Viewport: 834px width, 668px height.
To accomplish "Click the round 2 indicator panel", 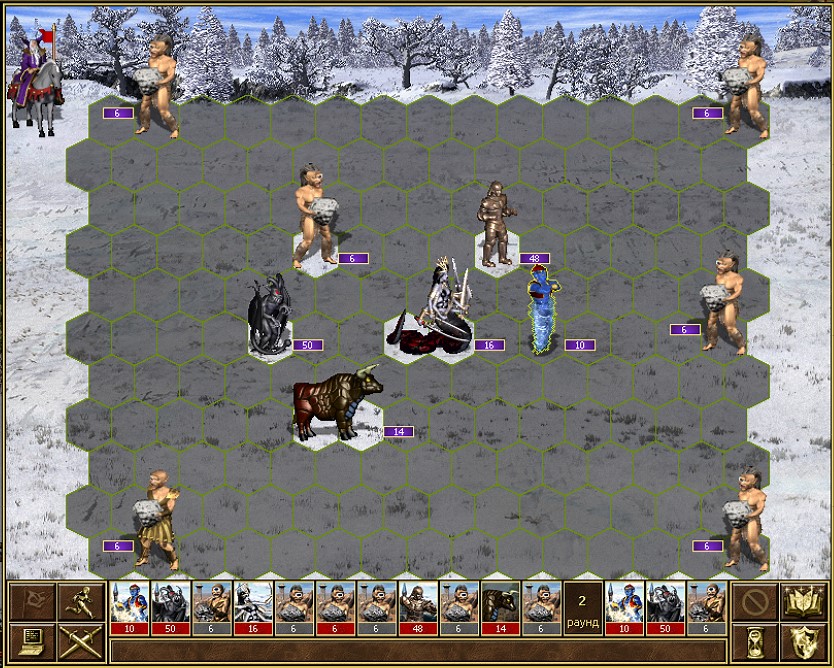I will [x=583, y=607].
